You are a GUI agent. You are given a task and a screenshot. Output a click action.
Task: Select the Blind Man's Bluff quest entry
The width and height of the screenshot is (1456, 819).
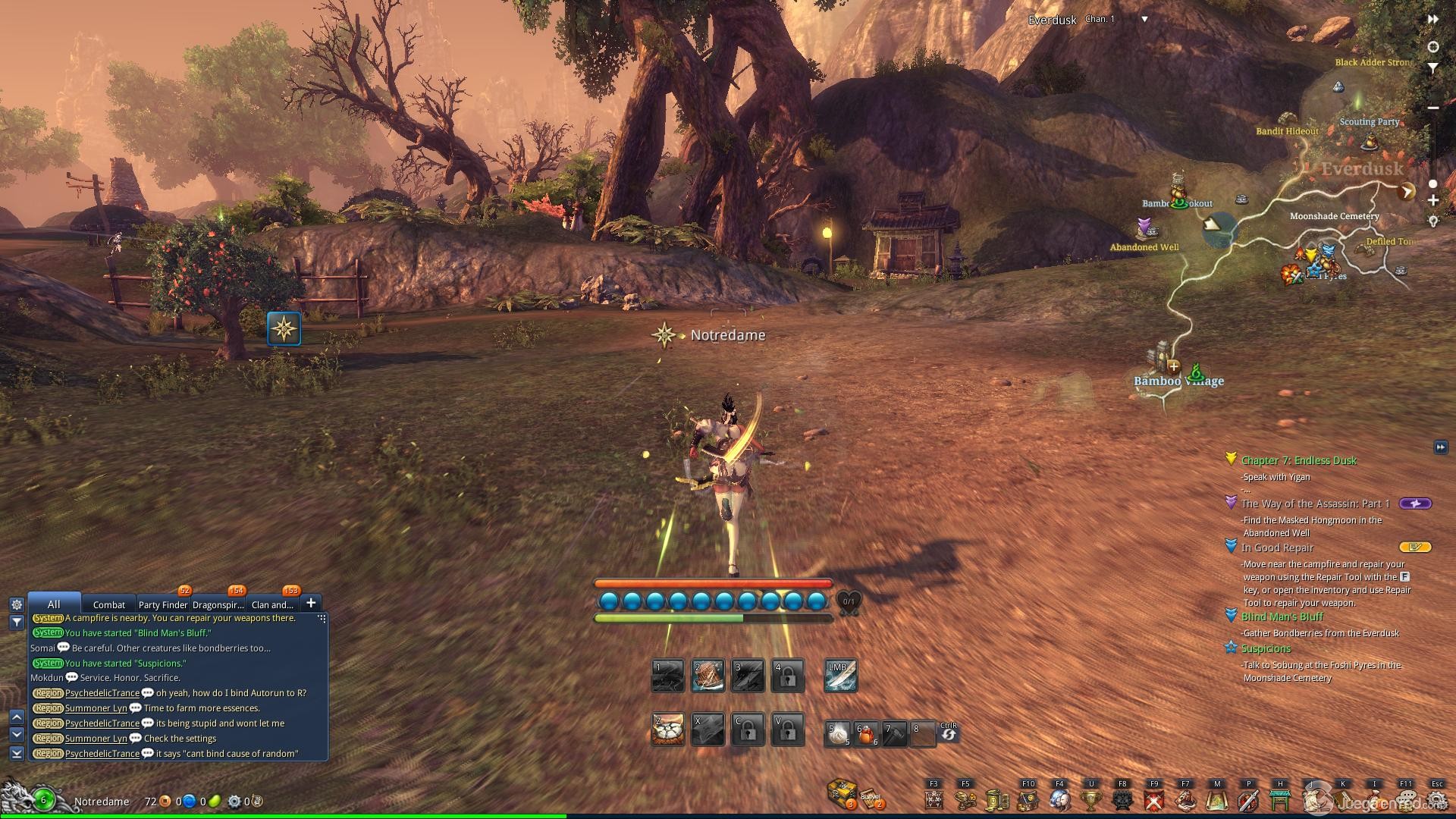tap(1282, 617)
